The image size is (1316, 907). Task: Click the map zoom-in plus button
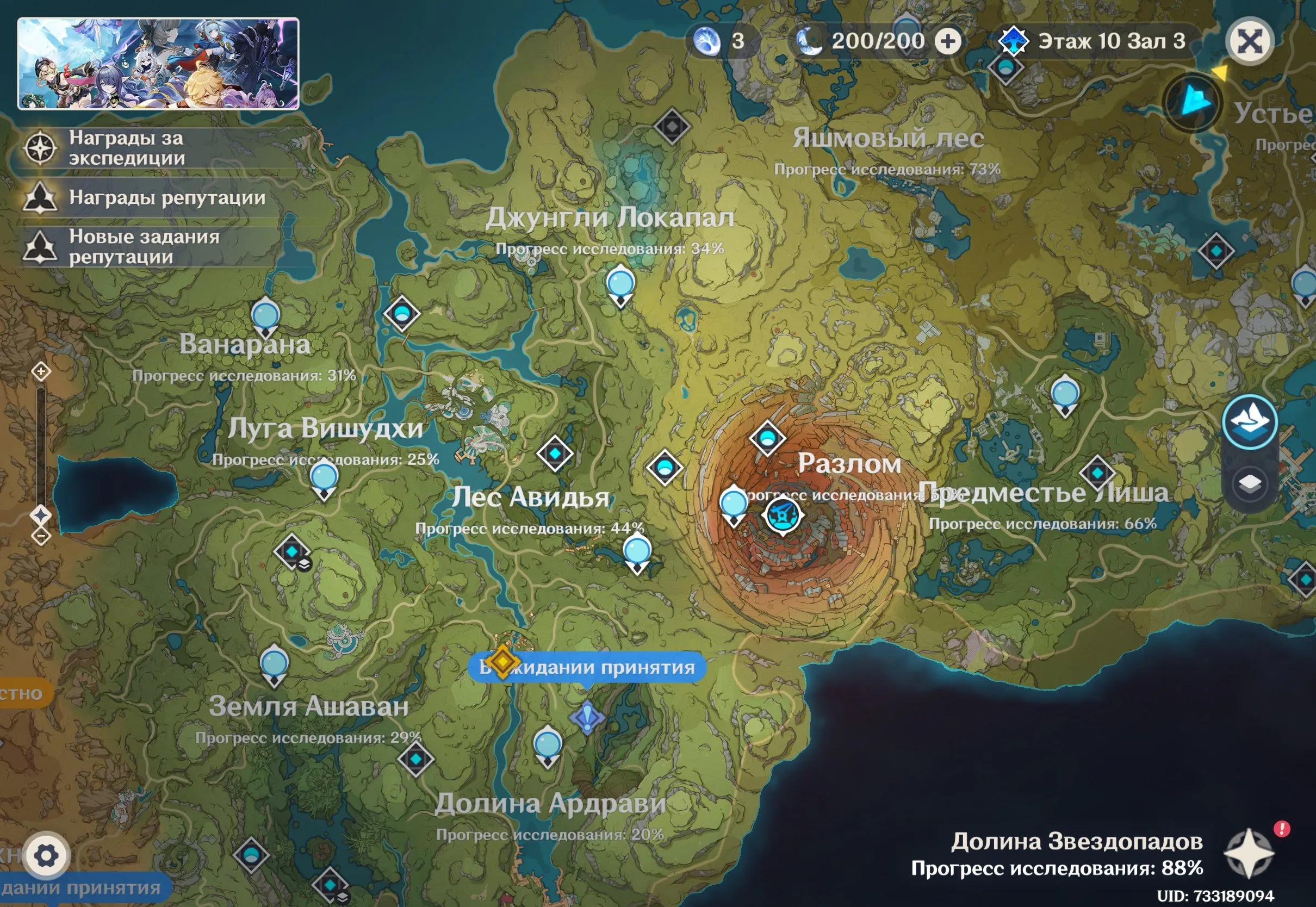pyautogui.click(x=41, y=372)
